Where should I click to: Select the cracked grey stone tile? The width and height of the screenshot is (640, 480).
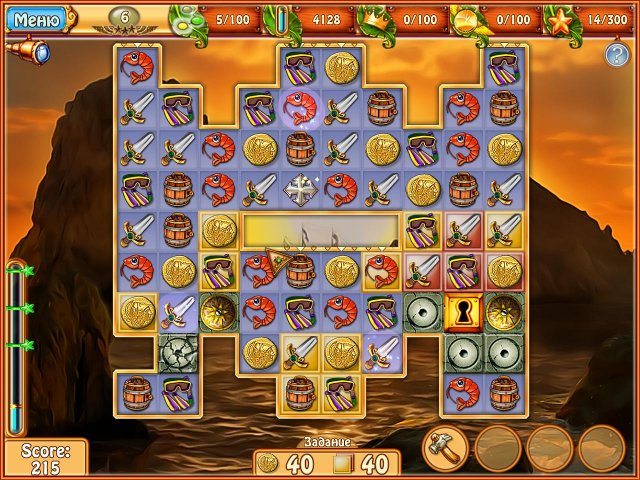pyautogui.click(x=177, y=352)
